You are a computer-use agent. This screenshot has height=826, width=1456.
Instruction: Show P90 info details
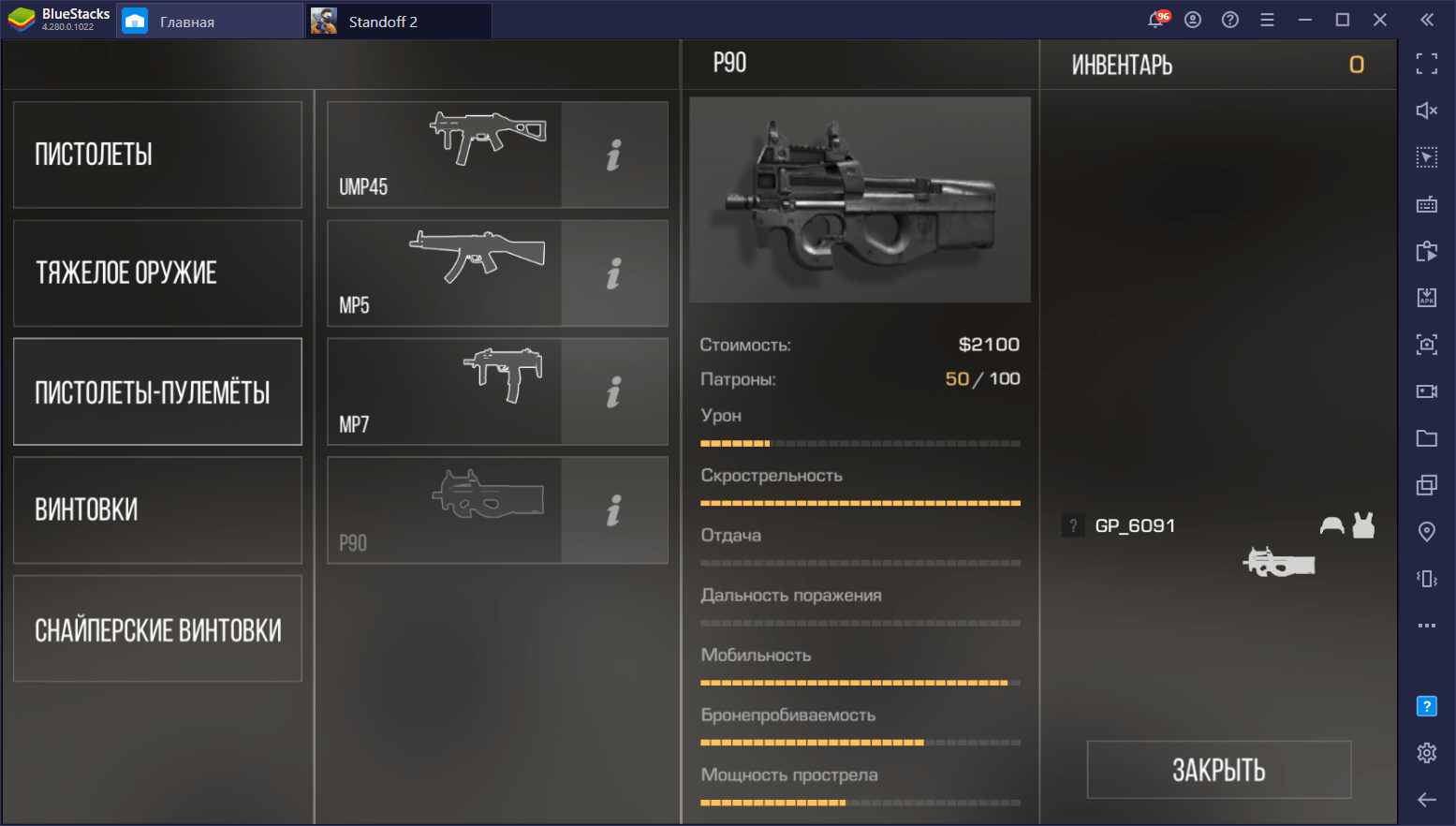click(x=614, y=510)
